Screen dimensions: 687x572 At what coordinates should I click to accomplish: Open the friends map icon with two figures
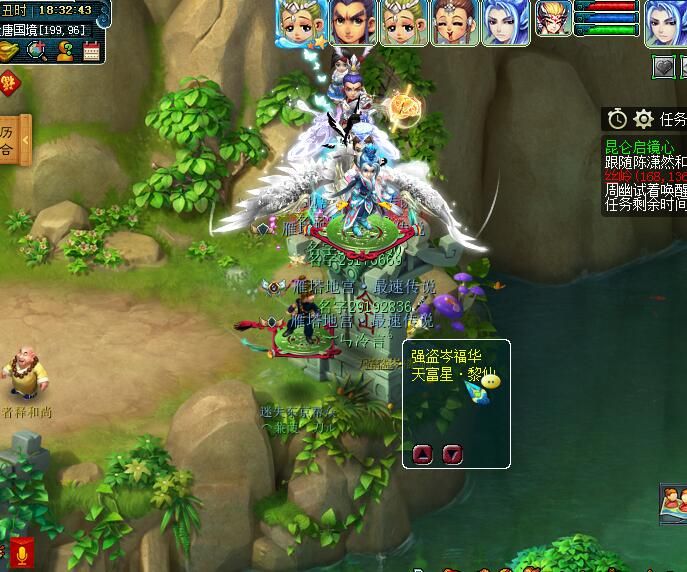coord(674,502)
